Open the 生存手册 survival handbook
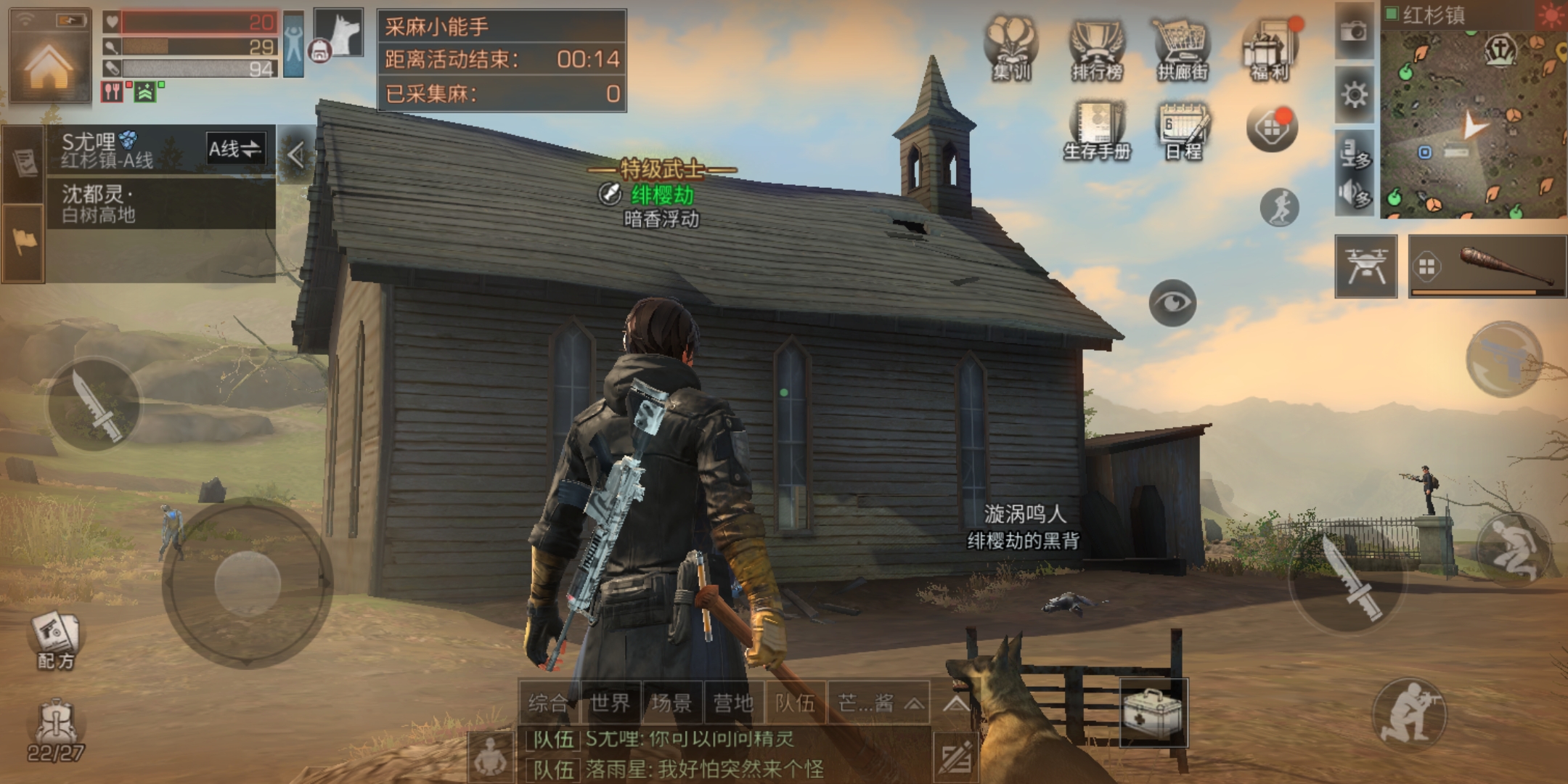Image resolution: width=1568 pixels, height=784 pixels. tap(1097, 130)
